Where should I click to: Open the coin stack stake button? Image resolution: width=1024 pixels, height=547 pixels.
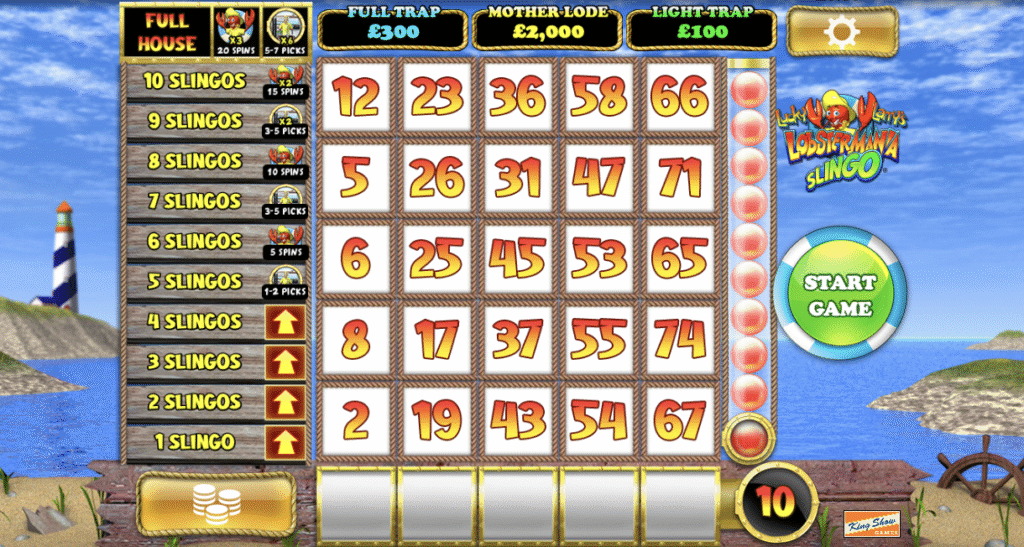tap(216, 504)
